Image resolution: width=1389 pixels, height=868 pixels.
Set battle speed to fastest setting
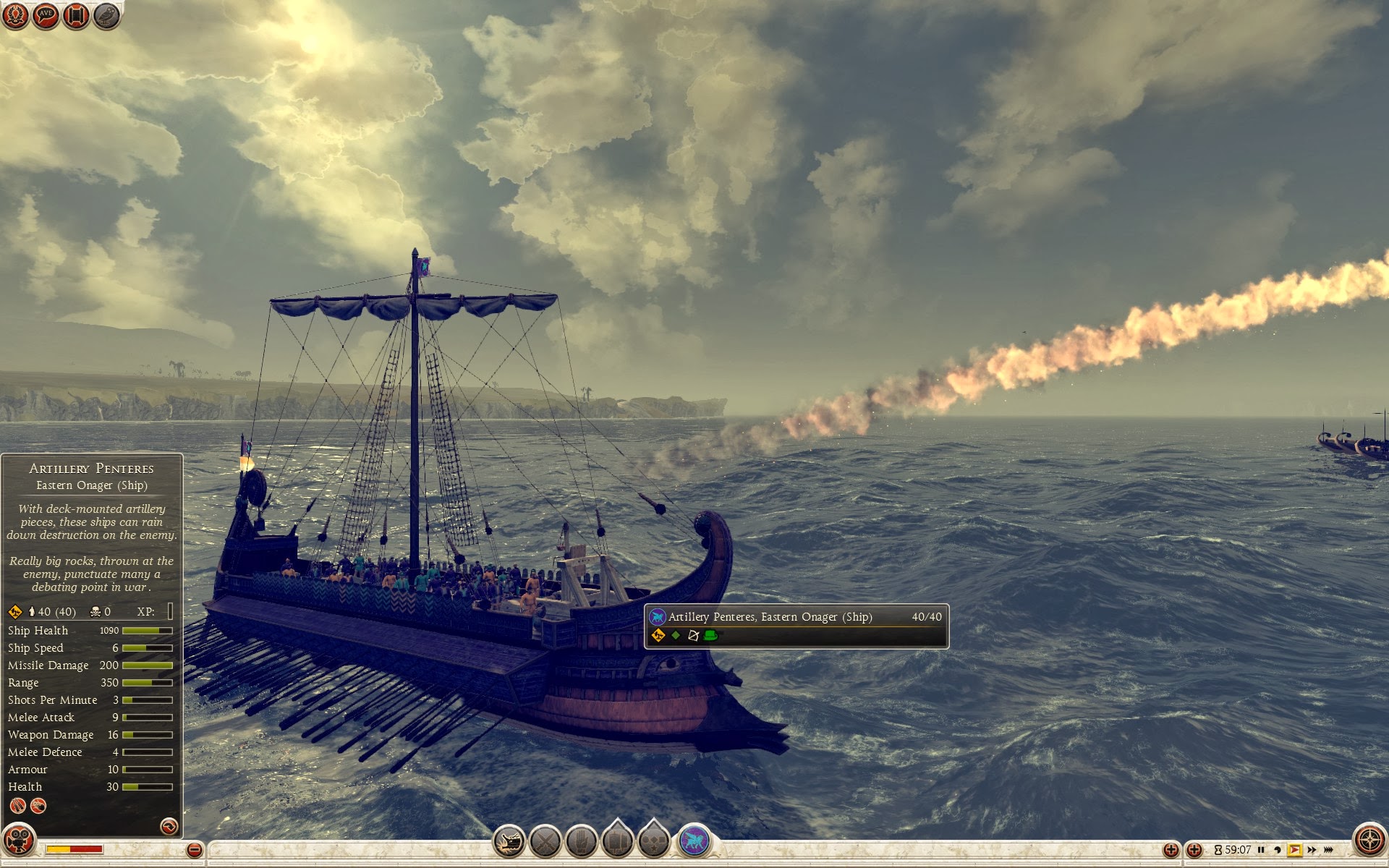point(1328,850)
